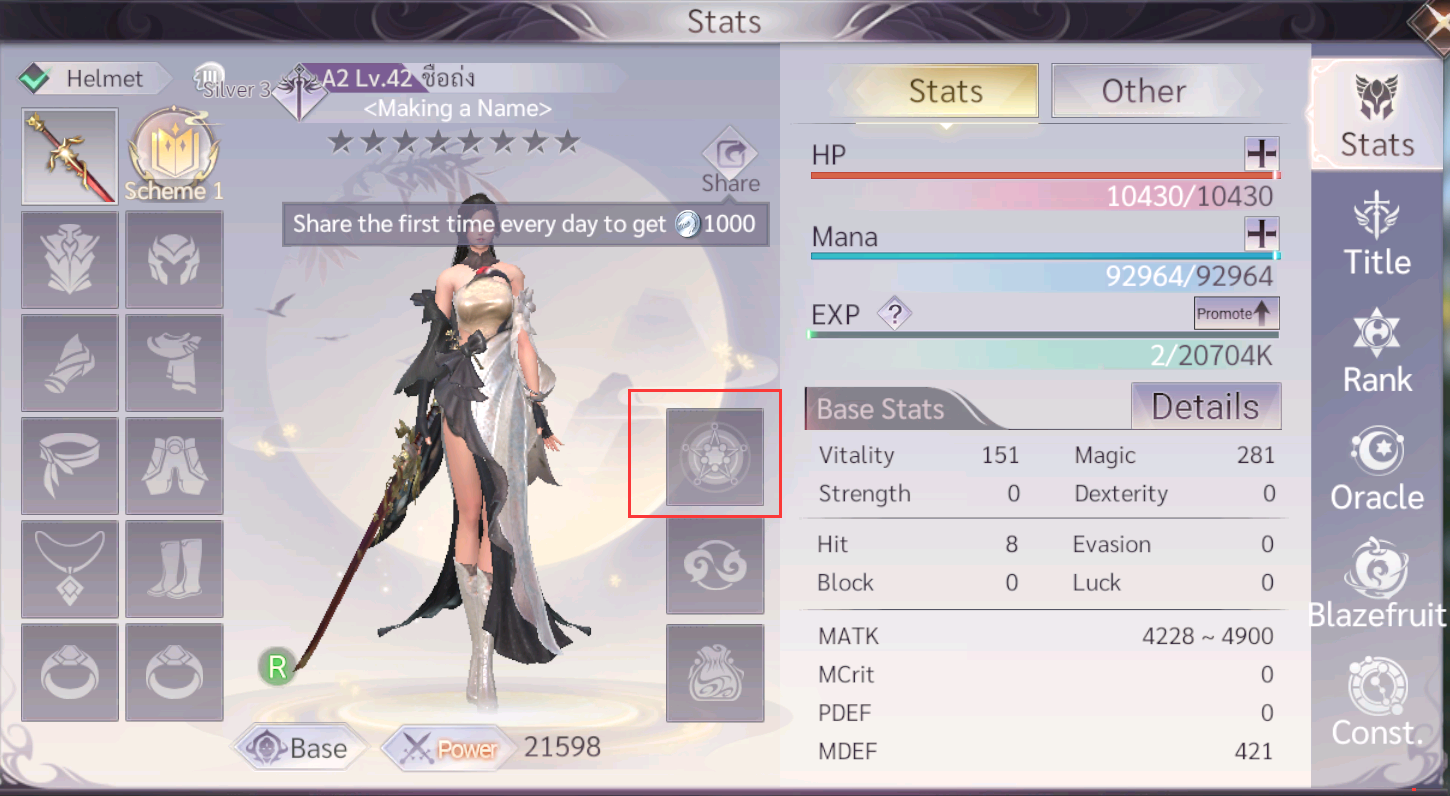1450x796 pixels.
Task: Toggle the Helmet display checkbox
Action: 36,78
